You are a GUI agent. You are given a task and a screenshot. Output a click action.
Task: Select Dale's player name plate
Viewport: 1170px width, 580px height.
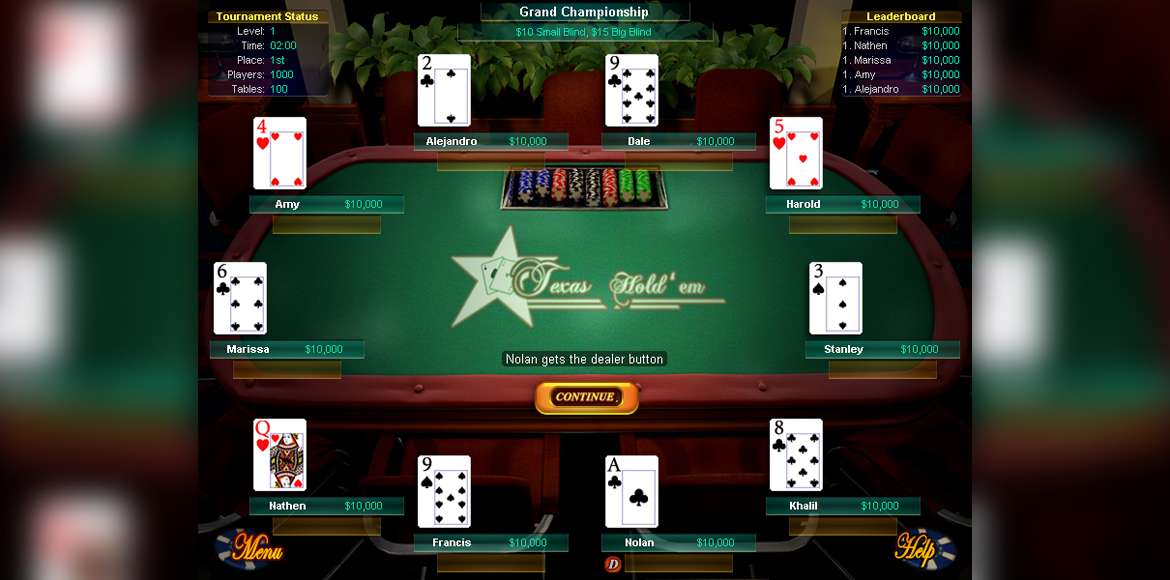click(x=678, y=142)
